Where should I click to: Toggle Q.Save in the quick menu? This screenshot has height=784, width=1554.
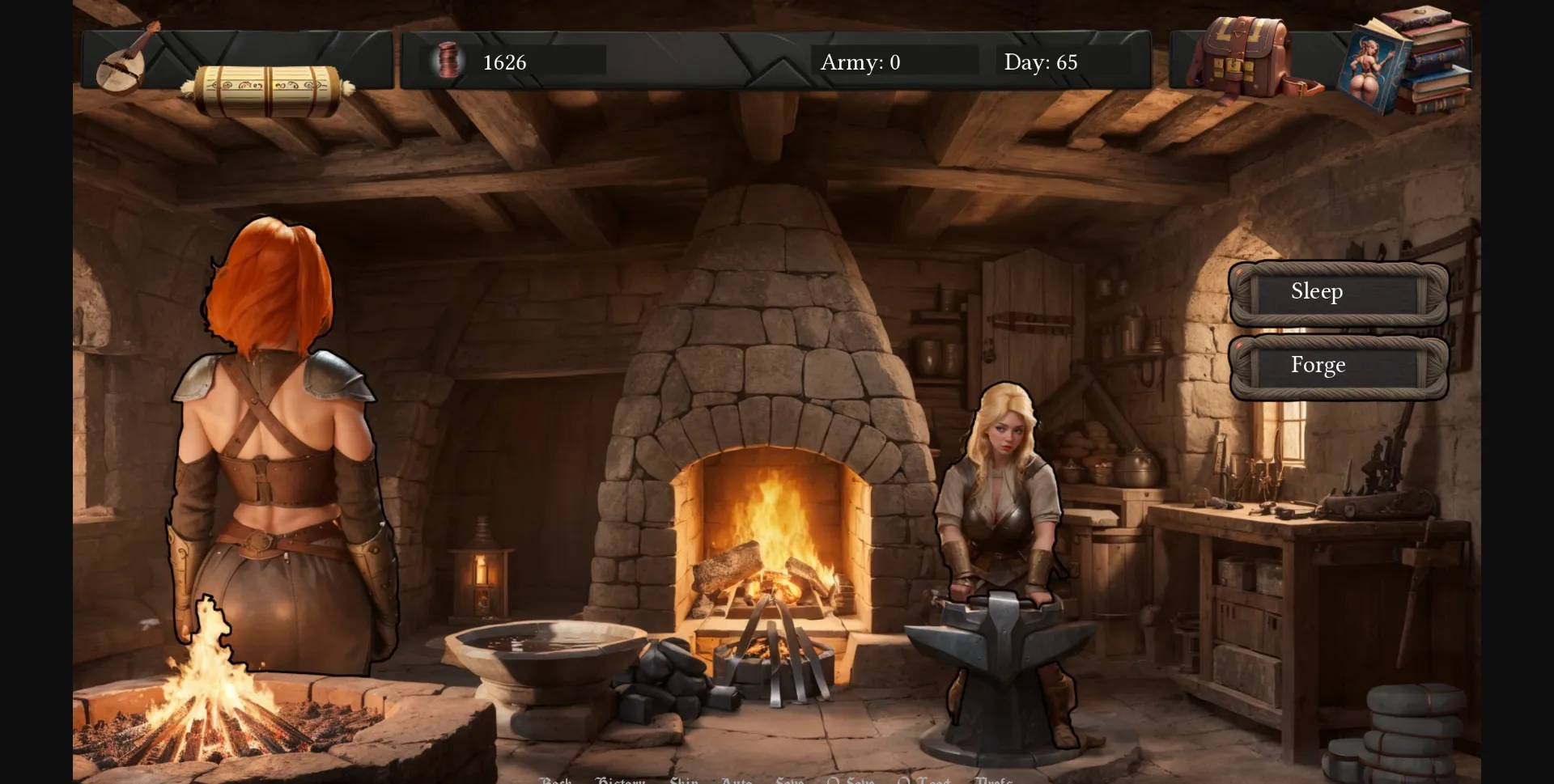[850, 780]
